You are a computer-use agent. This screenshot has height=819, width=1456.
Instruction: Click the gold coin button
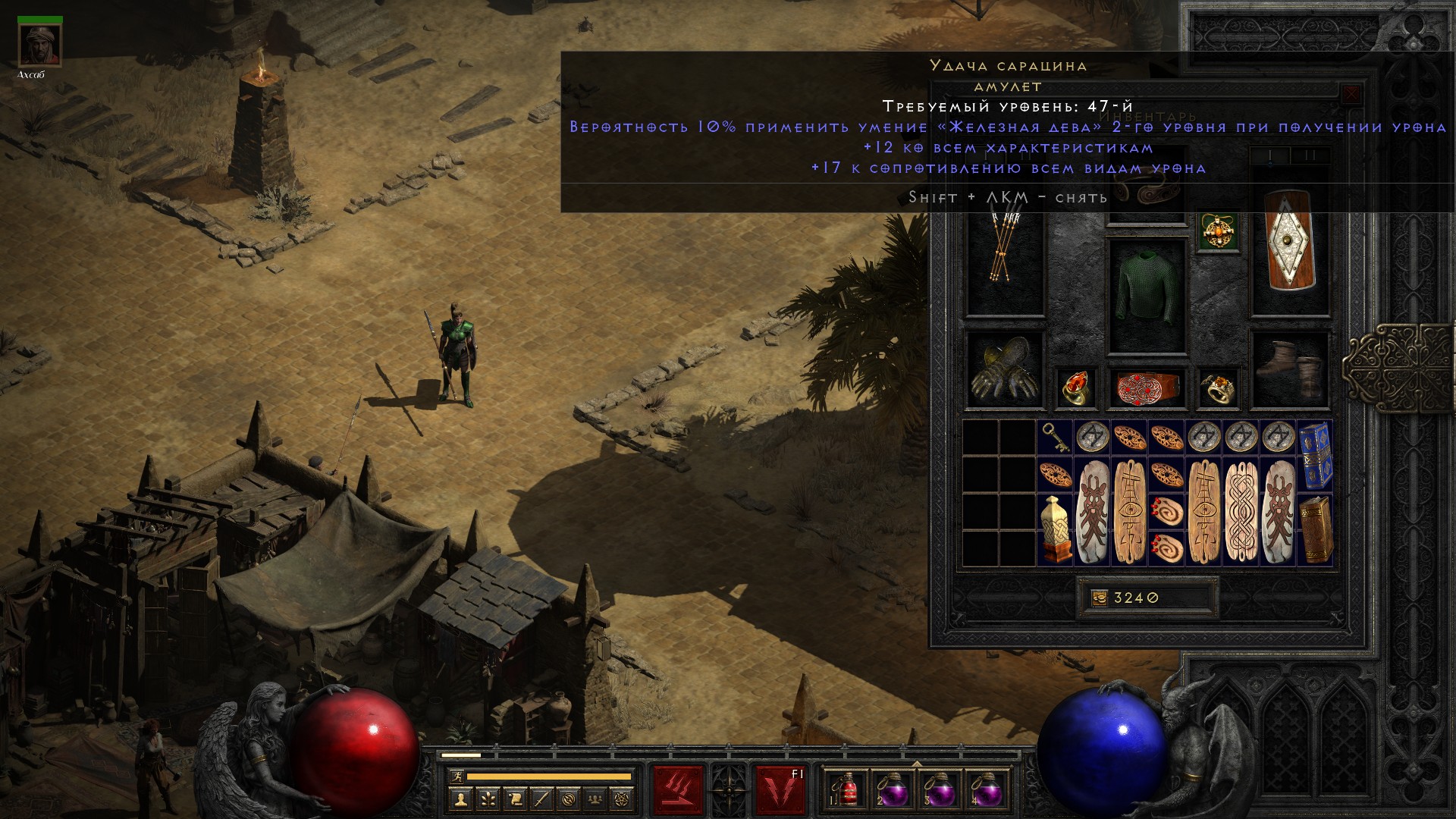(1099, 598)
